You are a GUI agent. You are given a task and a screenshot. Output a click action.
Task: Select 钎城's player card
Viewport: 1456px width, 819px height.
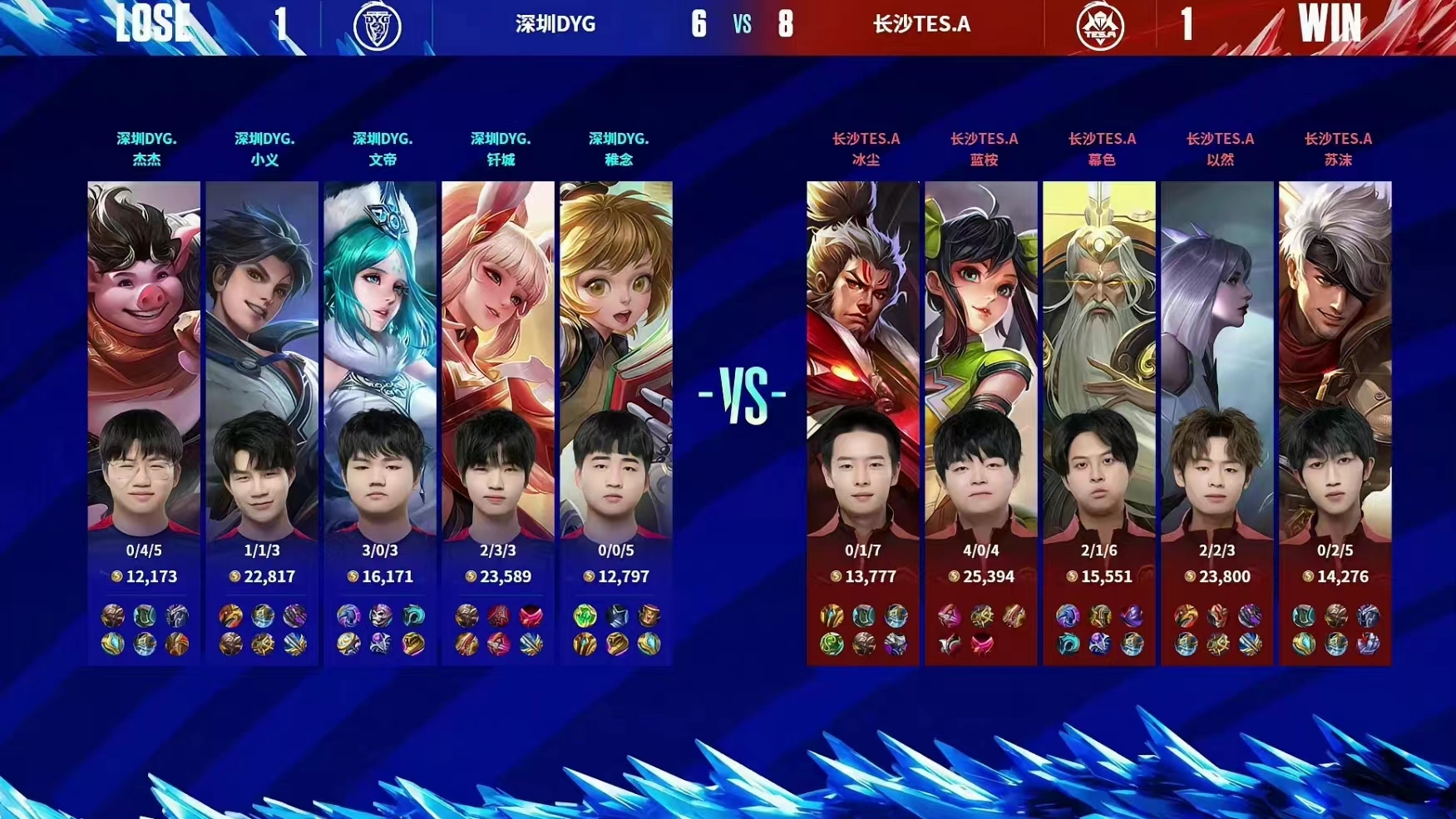498,358
